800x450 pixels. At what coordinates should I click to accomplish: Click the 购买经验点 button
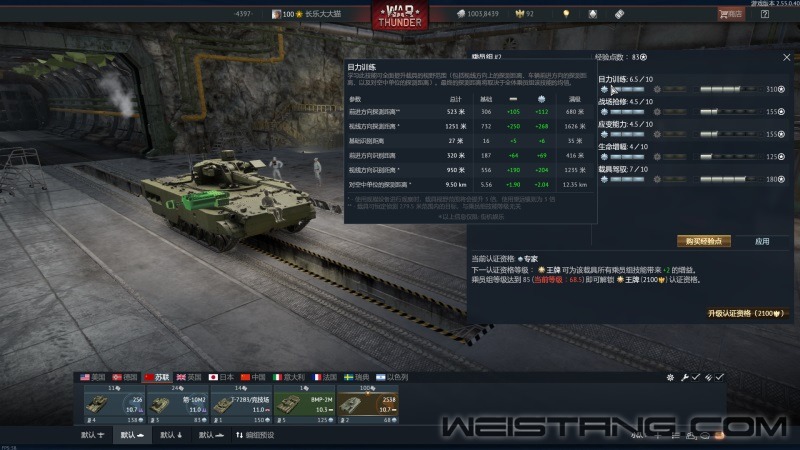pyautogui.click(x=704, y=241)
